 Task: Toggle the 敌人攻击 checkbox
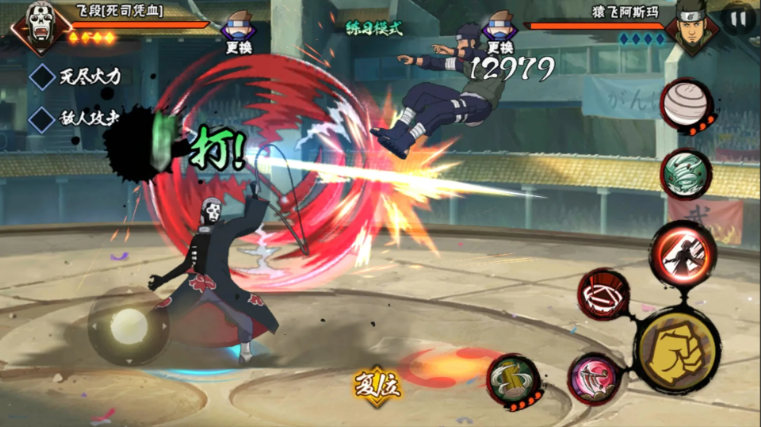click(42, 119)
